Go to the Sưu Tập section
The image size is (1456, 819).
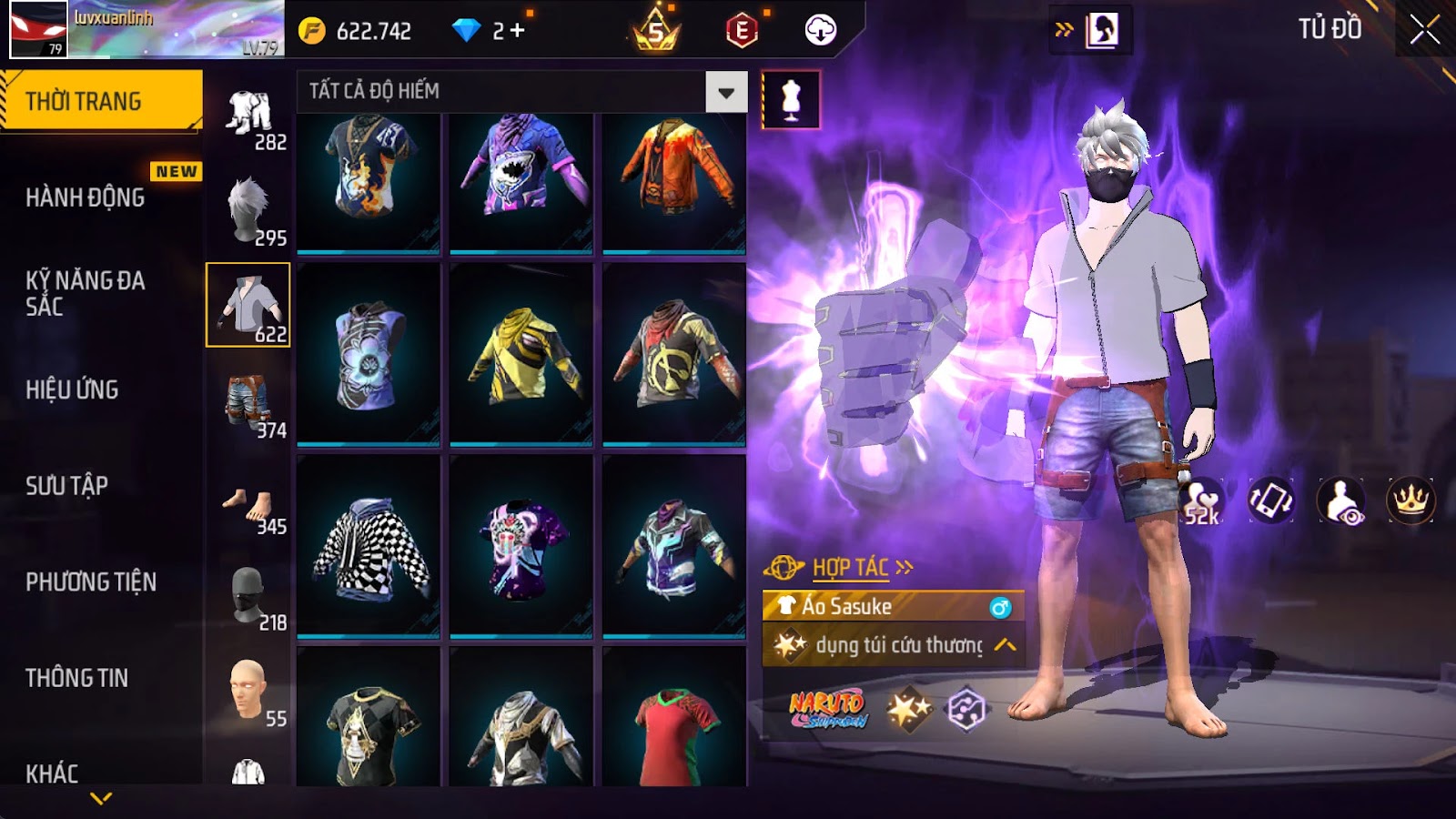(66, 486)
